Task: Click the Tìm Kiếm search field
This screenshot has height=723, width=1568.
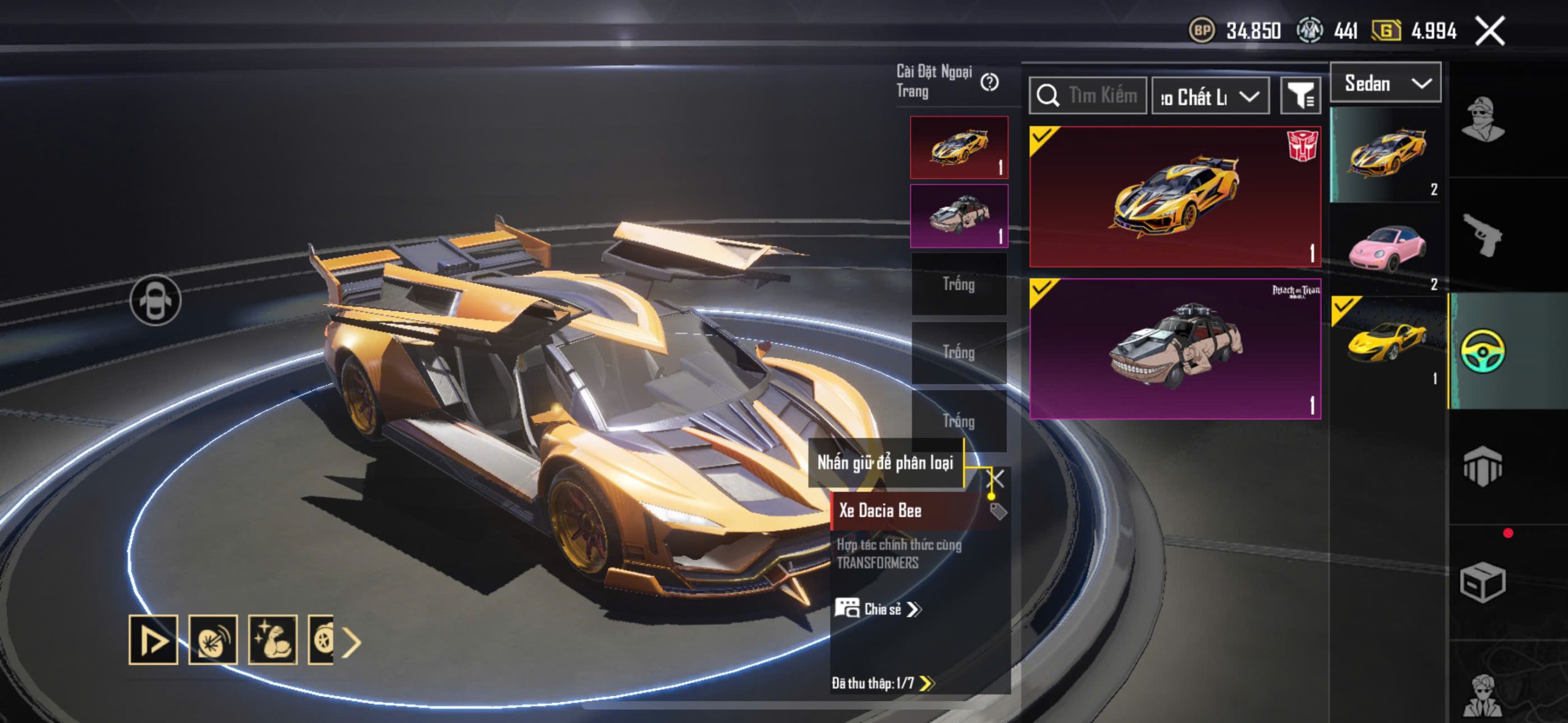Action: coord(1088,96)
